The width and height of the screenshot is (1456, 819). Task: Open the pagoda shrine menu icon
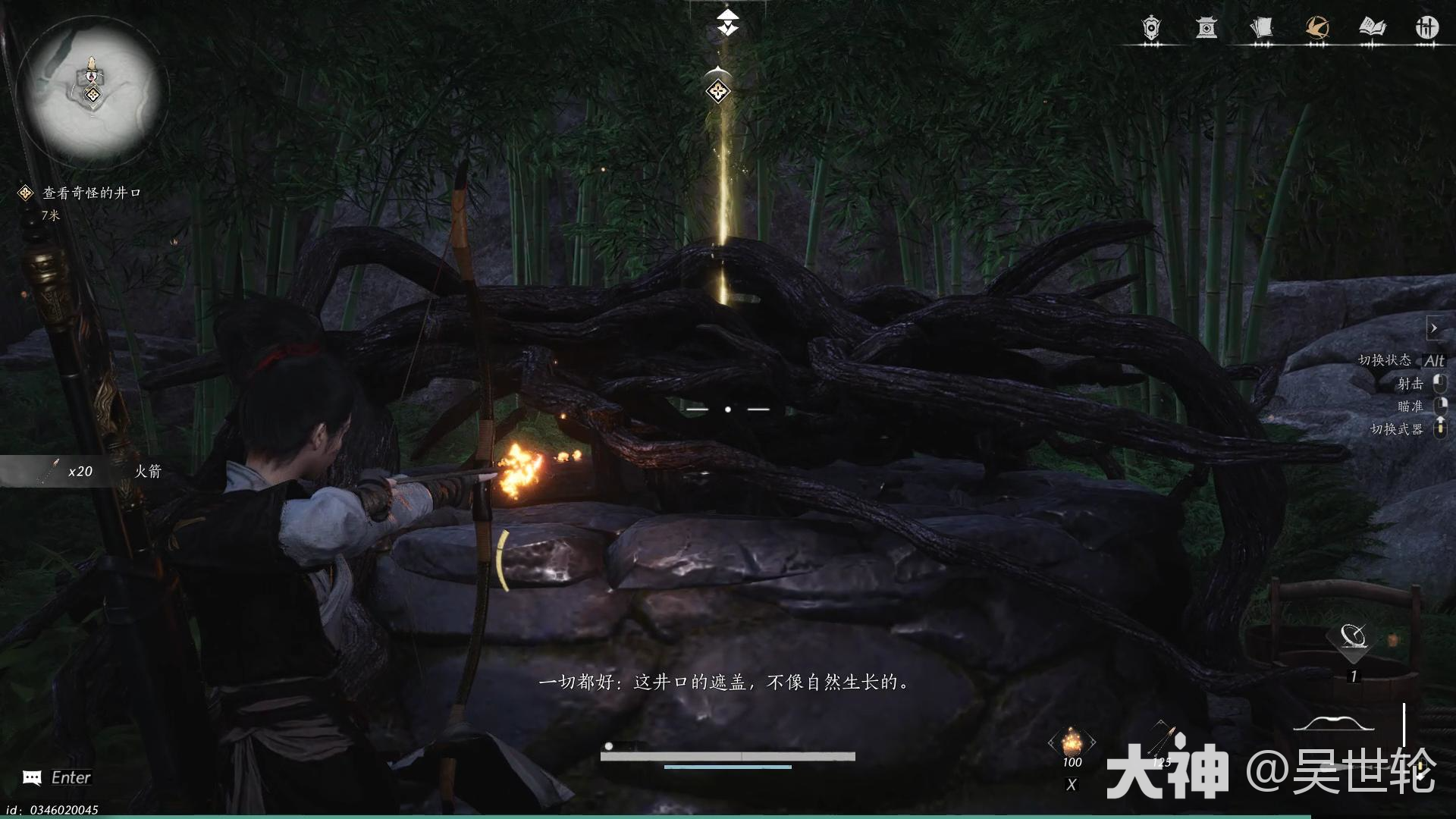point(1206,28)
